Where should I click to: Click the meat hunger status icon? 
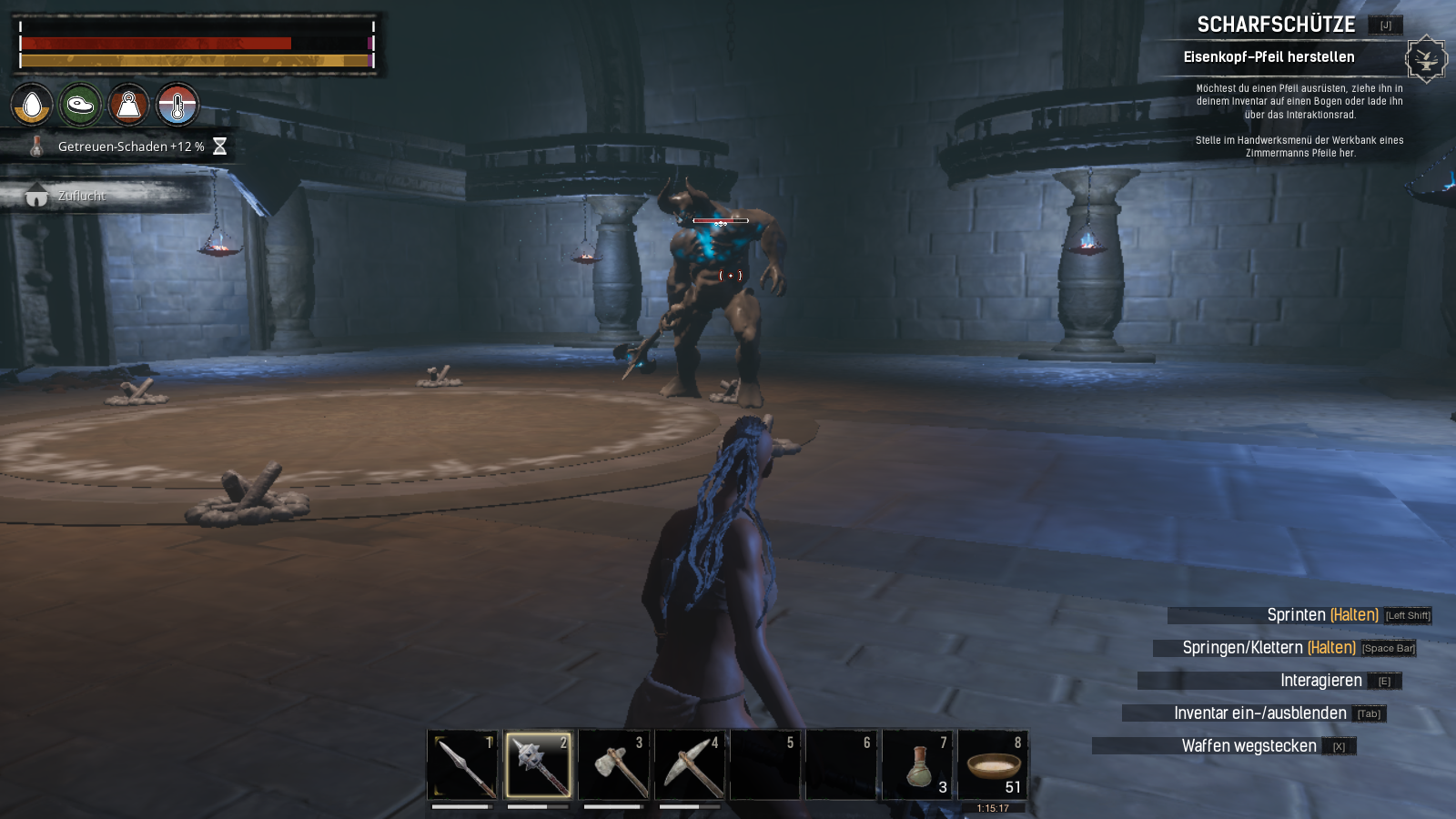point(80,106)
